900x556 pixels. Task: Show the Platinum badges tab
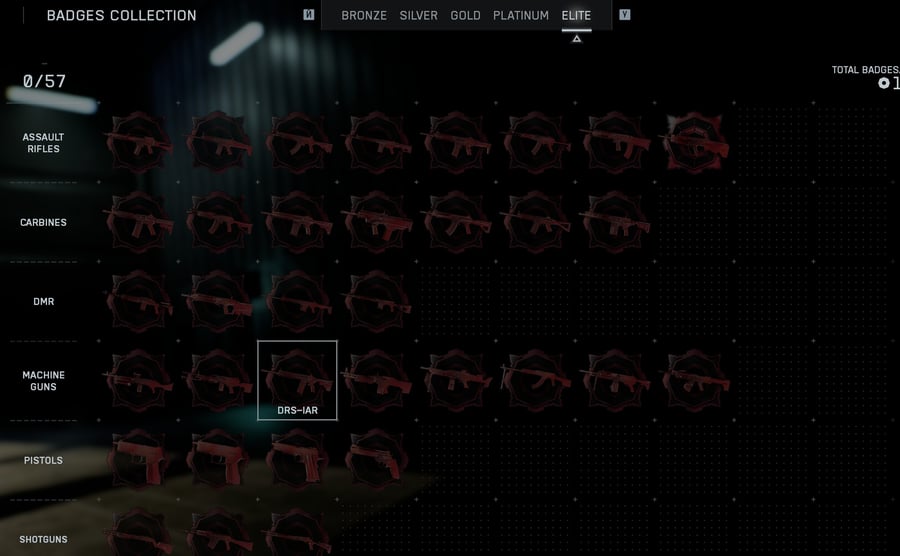[x=521, y=16]
